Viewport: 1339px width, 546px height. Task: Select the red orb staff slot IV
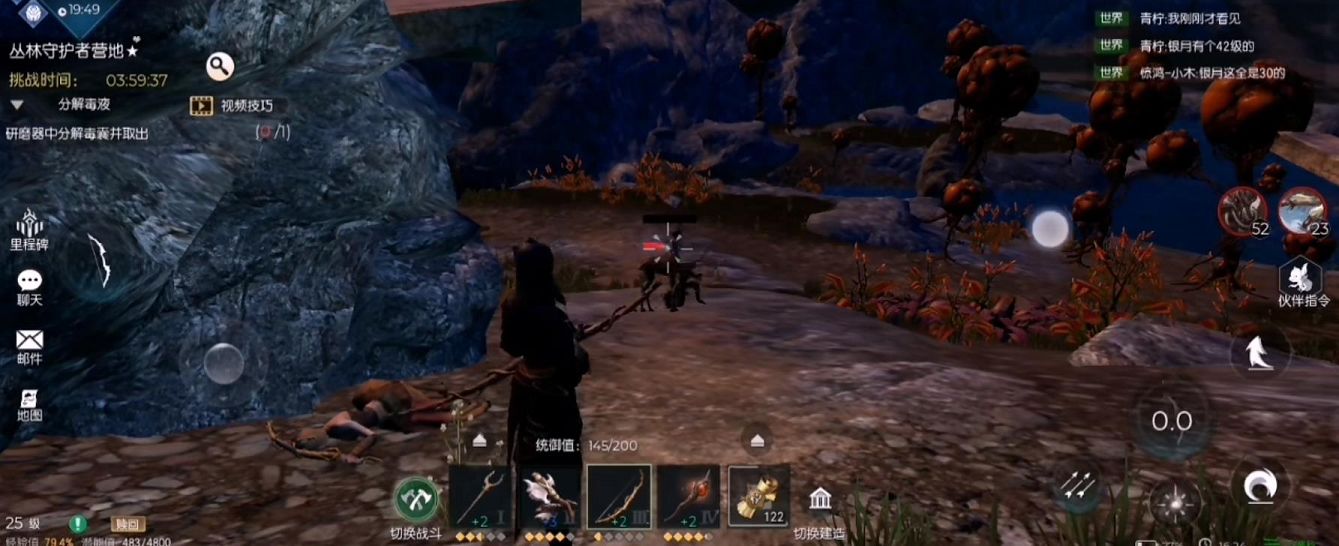click(688, 496)
